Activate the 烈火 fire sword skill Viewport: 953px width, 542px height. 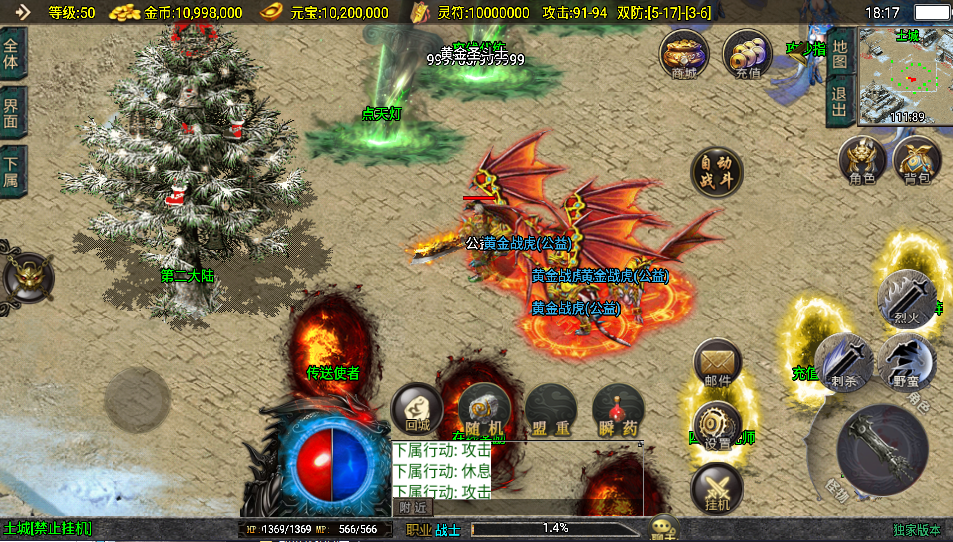point(905,298)
